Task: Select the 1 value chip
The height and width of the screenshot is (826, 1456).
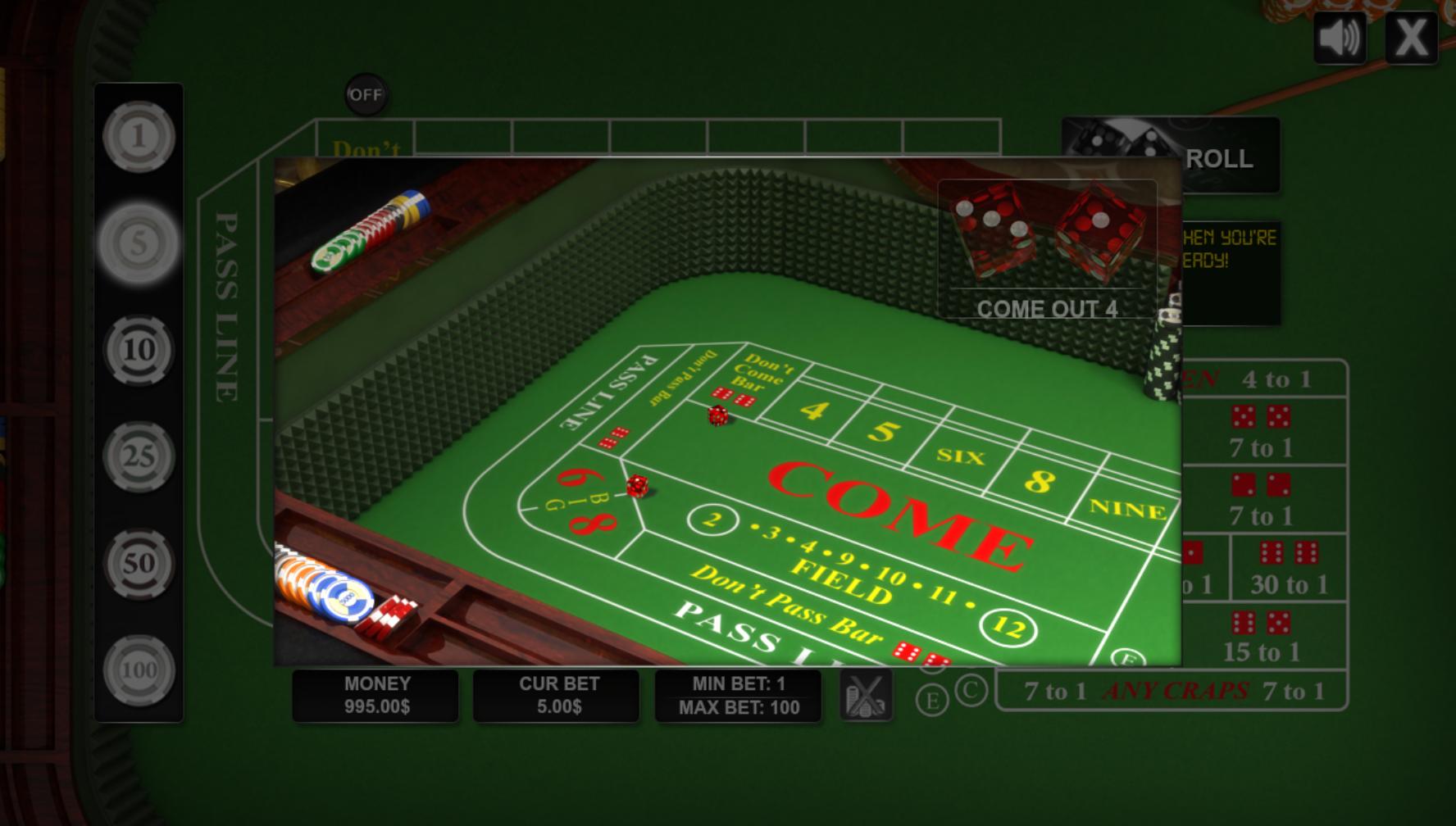Action: pyautogui.click(x=139, y=138)
